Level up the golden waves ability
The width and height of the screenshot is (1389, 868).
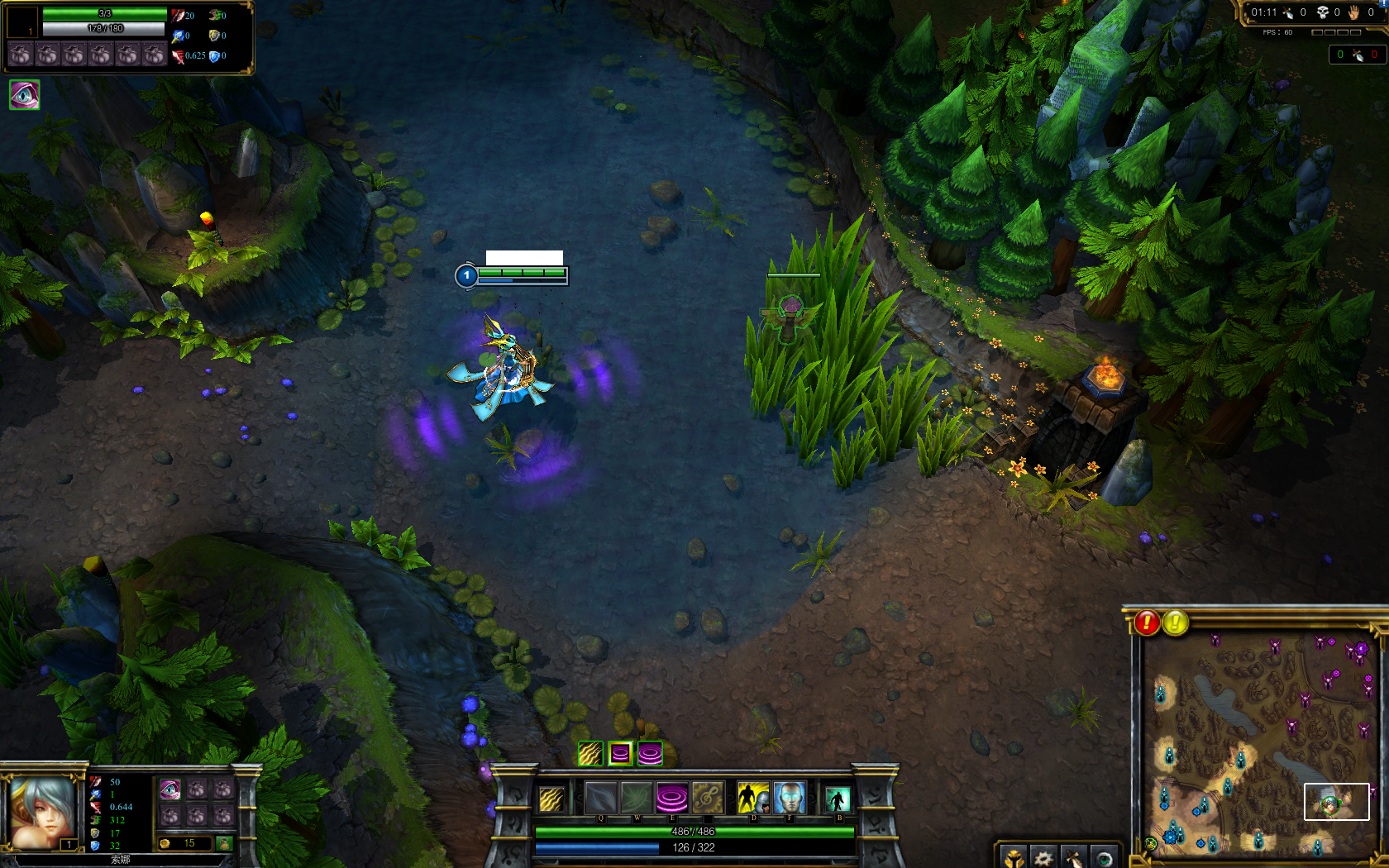[x=590, y=753]
